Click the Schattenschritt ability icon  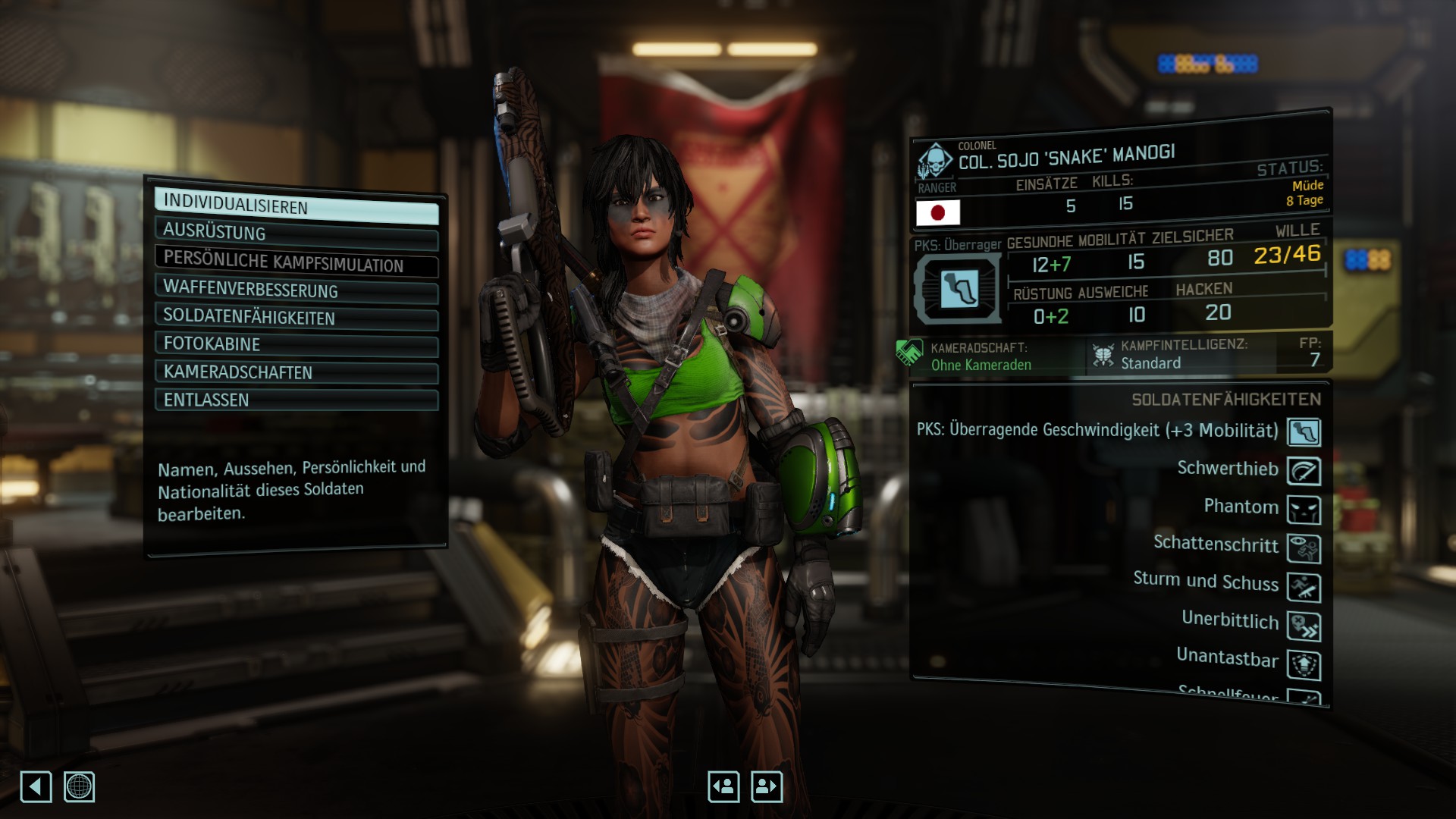(1304, 549)
